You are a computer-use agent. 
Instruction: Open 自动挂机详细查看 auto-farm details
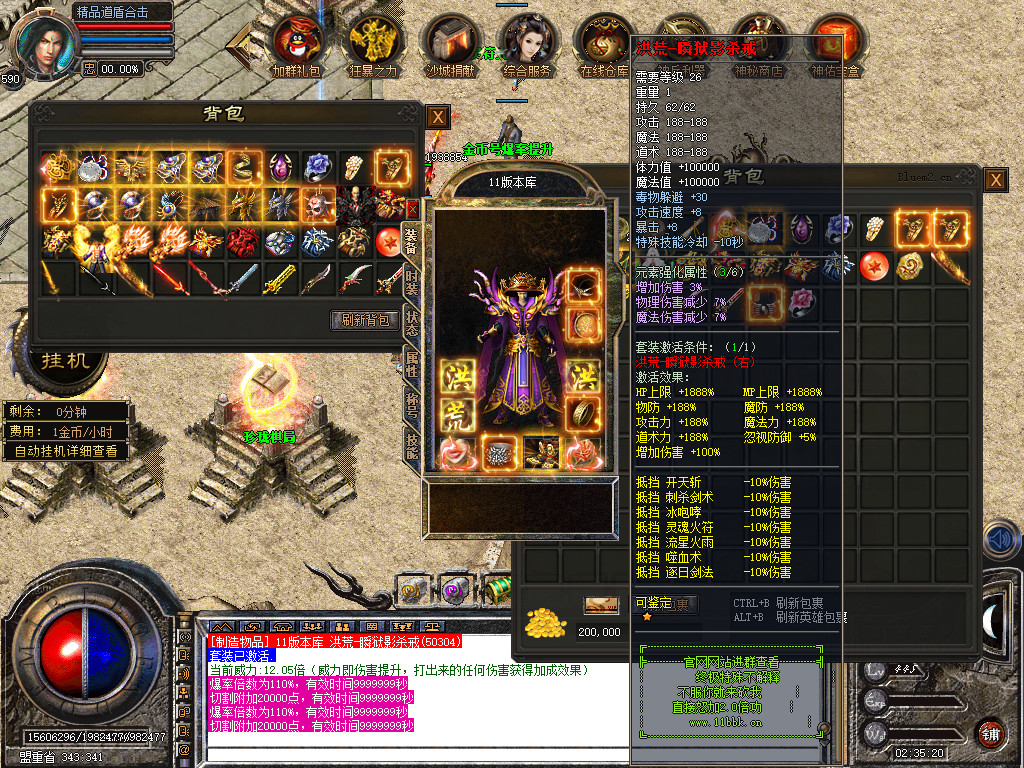click(x=66, y=451)
